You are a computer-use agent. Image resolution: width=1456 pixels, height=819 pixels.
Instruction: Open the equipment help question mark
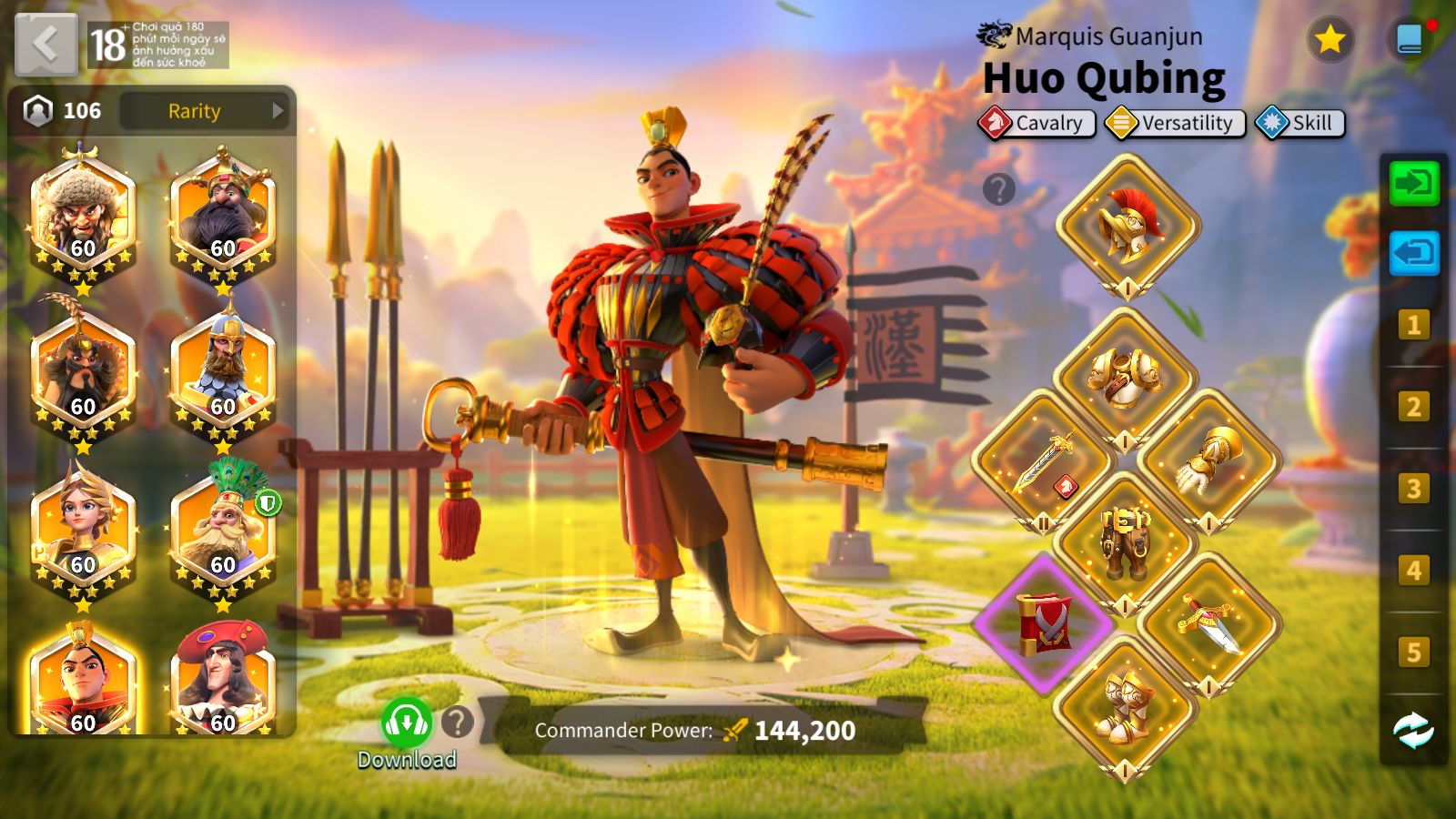[998, 189]
